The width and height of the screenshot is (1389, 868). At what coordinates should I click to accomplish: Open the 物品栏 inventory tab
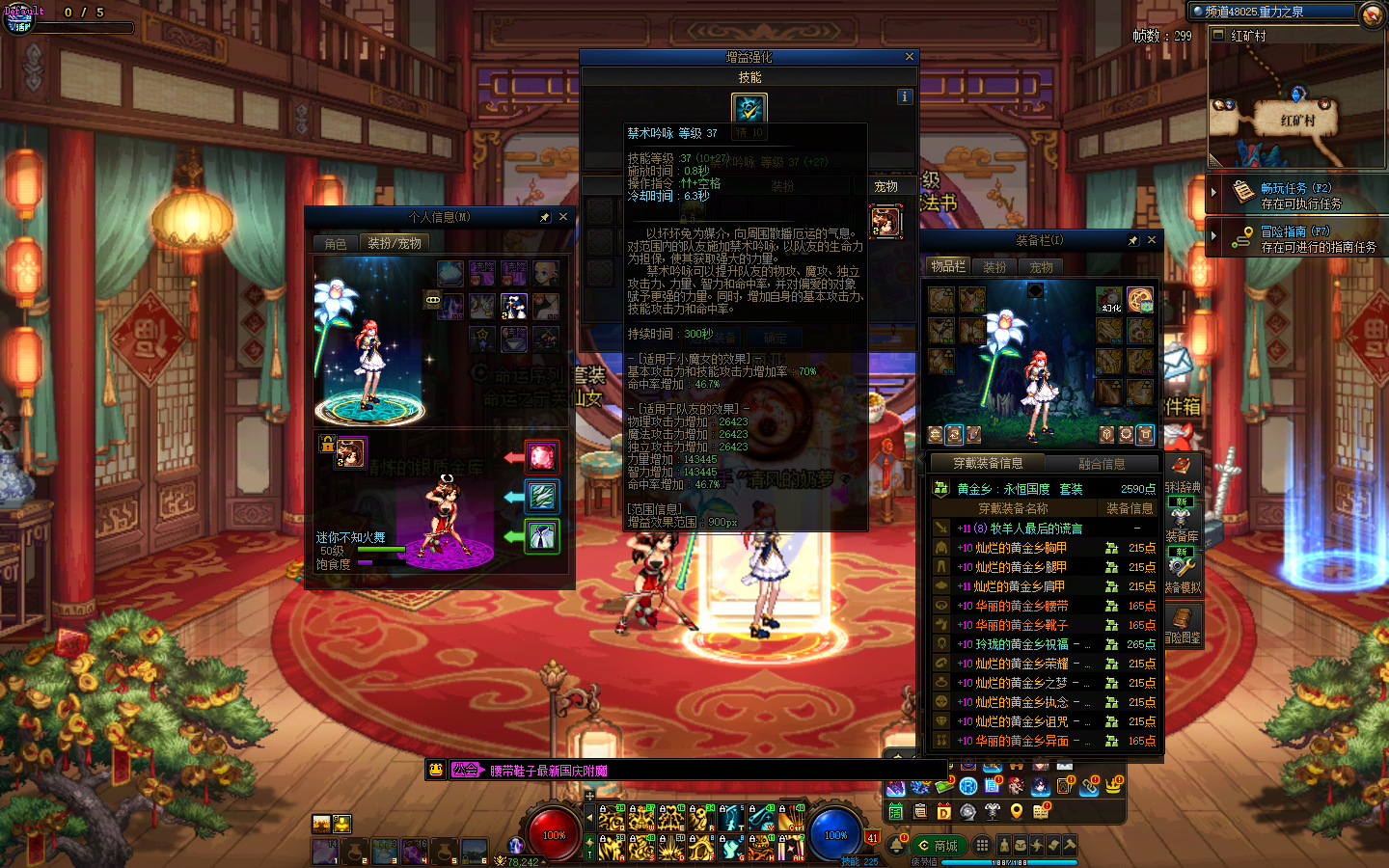coord(947,266)
